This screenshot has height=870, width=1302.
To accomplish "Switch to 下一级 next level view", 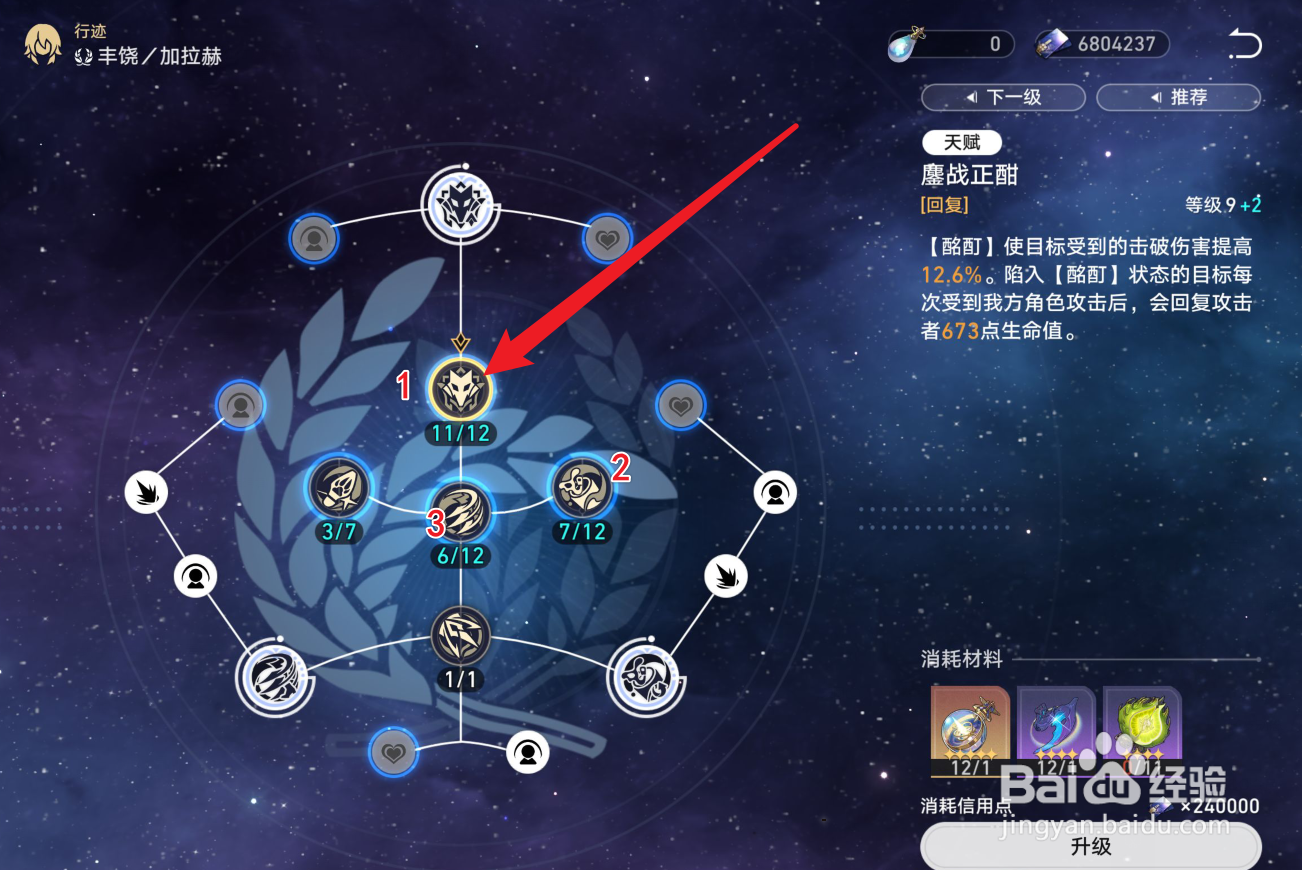I will tap(1003, 97).
